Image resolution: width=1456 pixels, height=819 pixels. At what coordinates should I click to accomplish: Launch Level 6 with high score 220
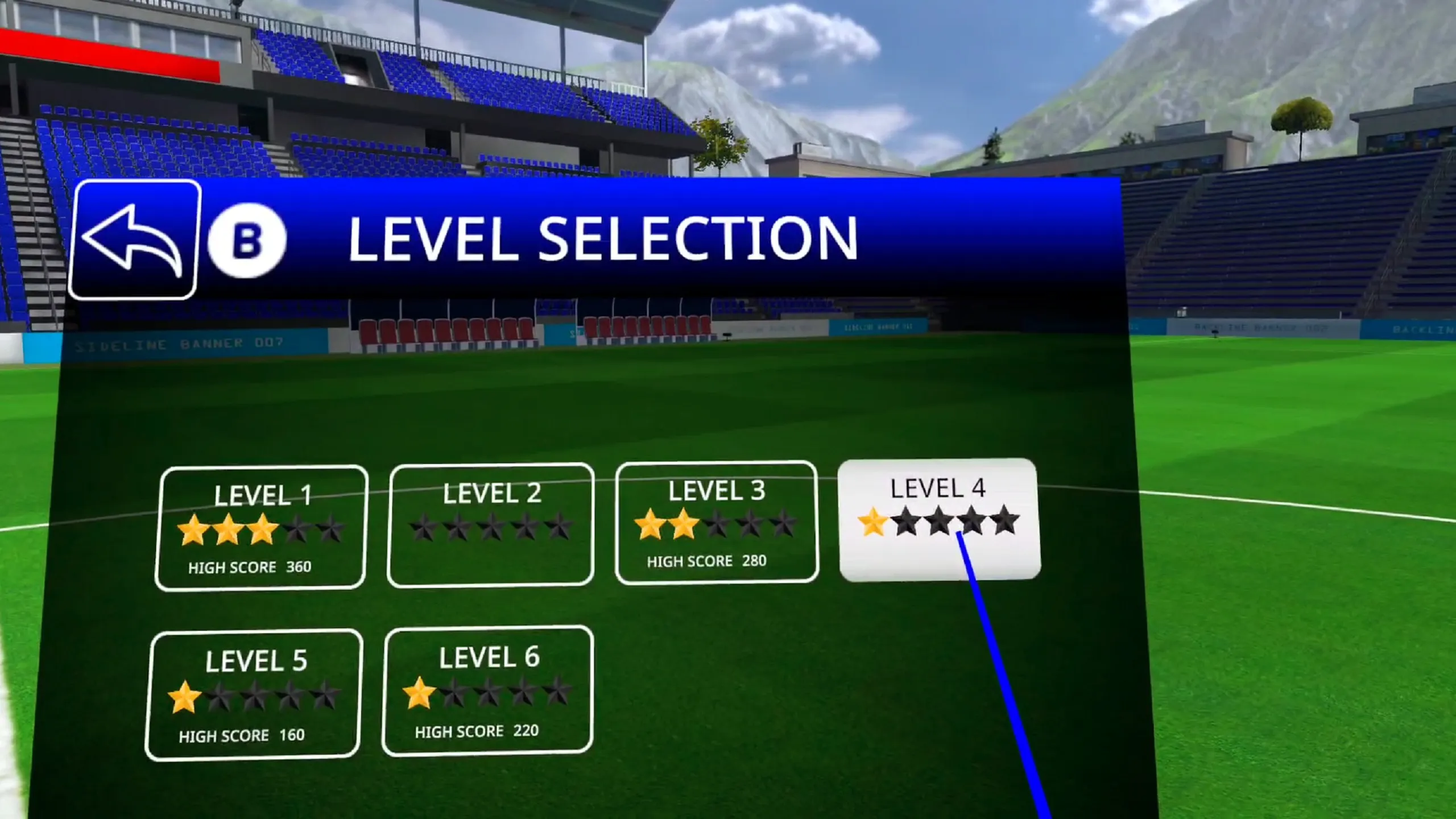488,691
